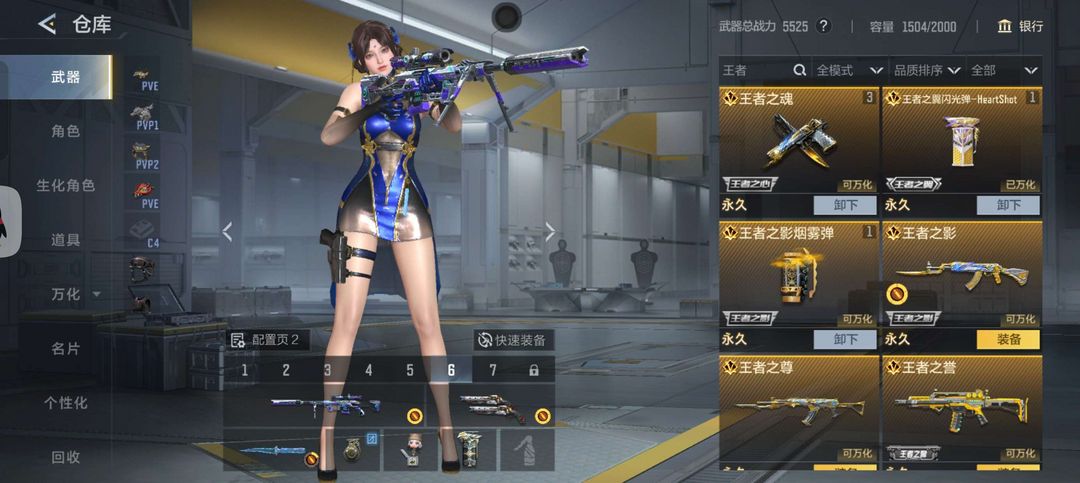Open the 全模式 dropdown

coord(849,71)
